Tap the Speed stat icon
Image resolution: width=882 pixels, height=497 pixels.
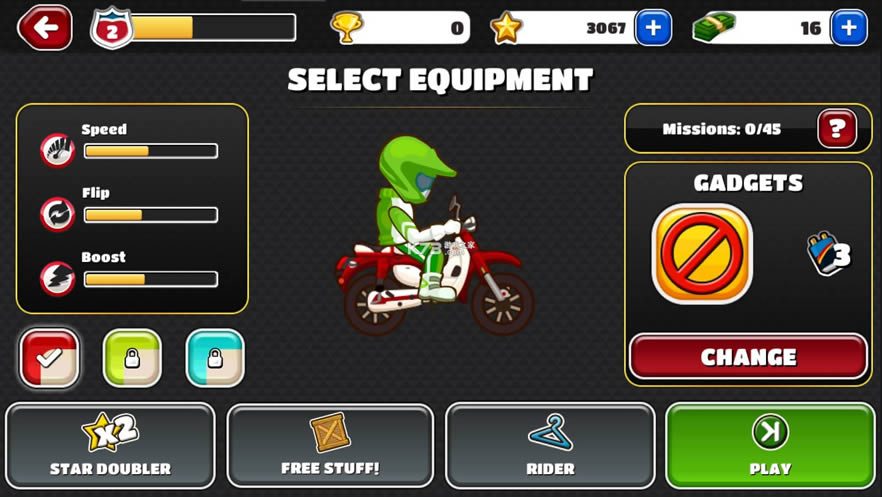58,151
